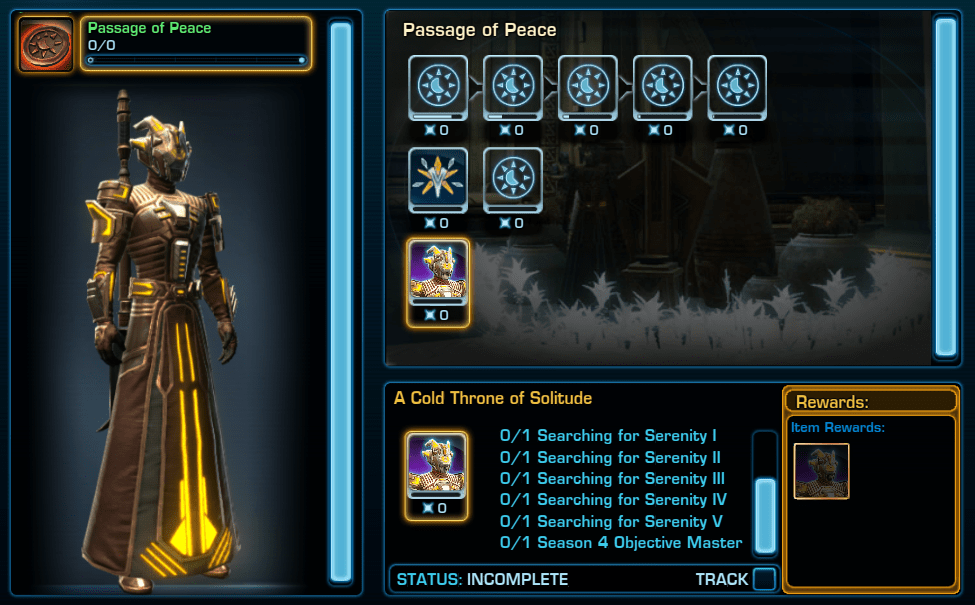Choose the armored figure achievement in the grid
Screen dimensions: 975x605
pos(438,272)
